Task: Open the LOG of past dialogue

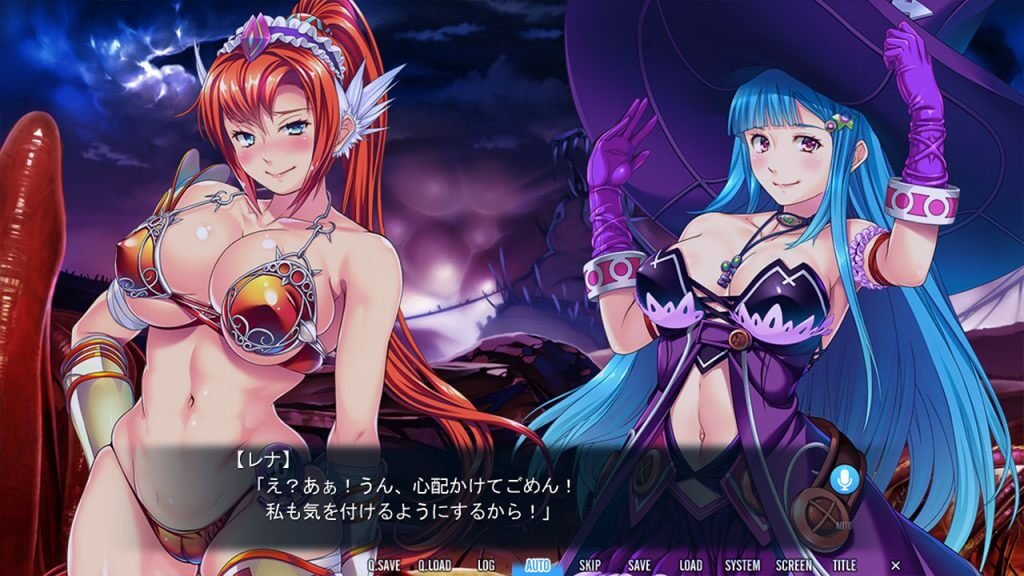Action: (x=486, y=565)
